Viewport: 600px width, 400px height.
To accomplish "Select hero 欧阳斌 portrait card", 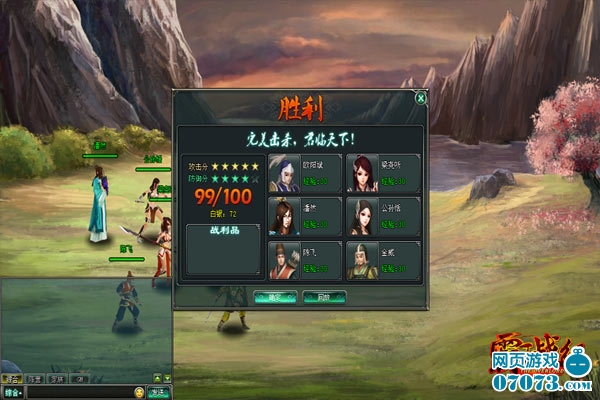I will [304, 172].
